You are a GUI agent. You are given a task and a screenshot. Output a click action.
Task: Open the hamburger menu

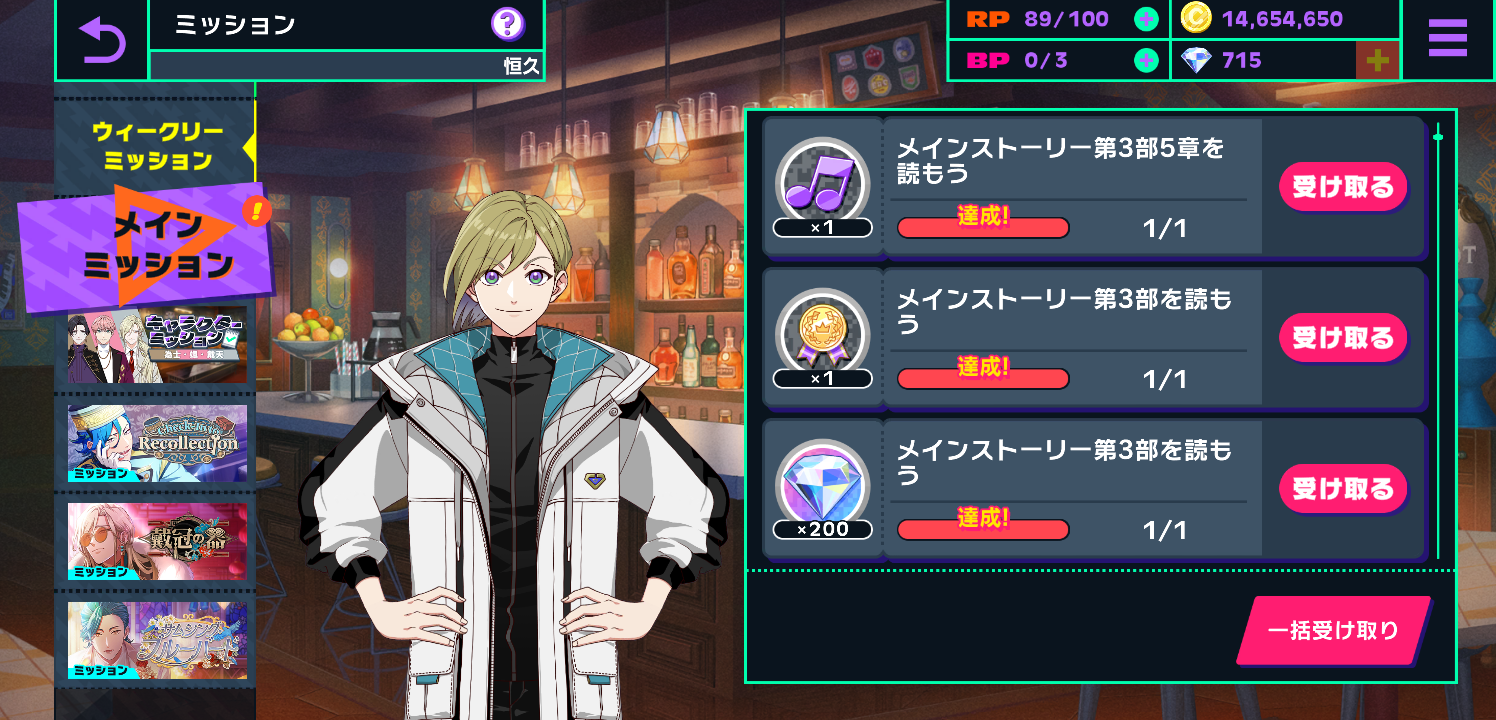[x=1447, y=39]
